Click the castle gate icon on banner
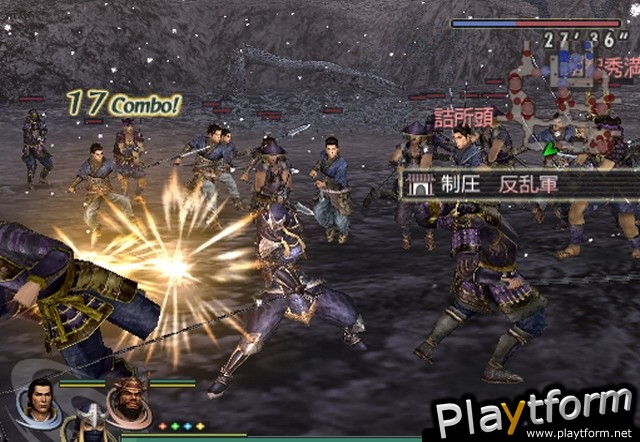The width and height of the screenshot is (640, 442). tap(420, 185)
